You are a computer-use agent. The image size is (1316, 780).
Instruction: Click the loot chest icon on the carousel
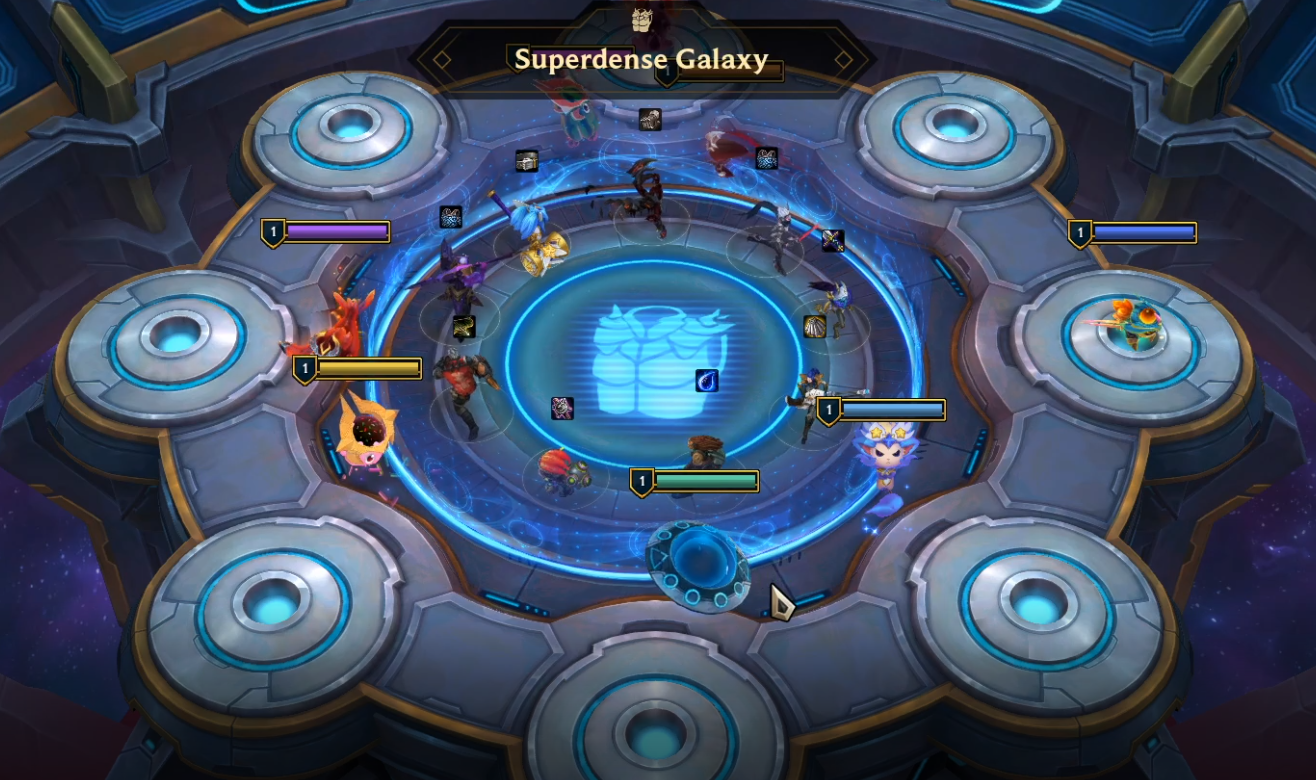click(x=527, y=160)
